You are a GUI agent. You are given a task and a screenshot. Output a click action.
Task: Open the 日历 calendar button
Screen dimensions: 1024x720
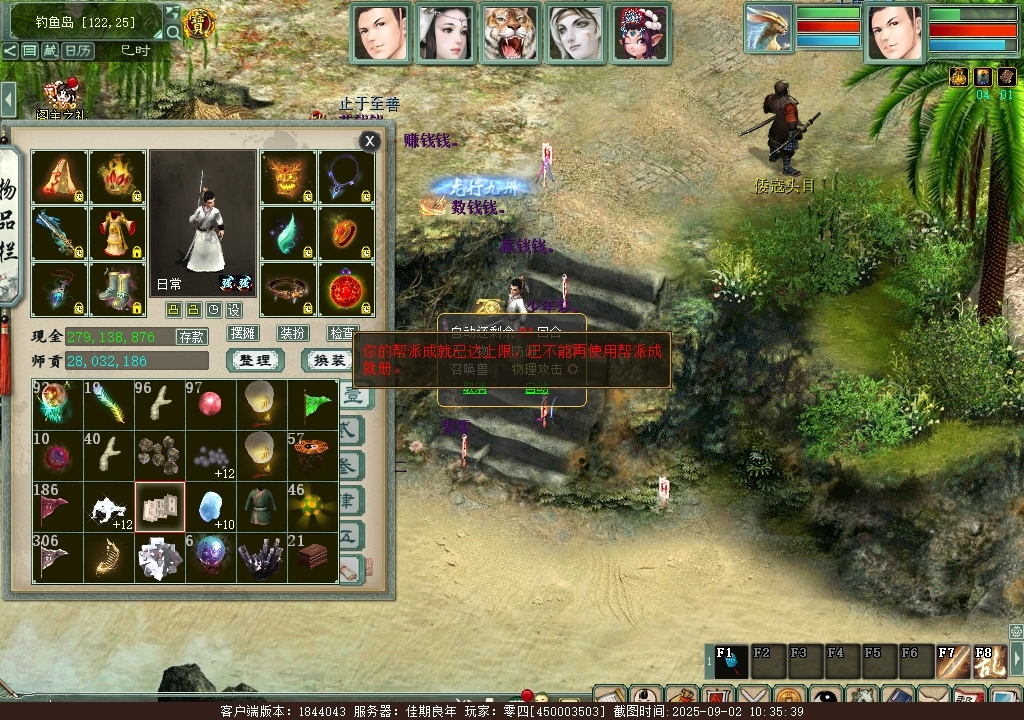click(x=78, y=50)
